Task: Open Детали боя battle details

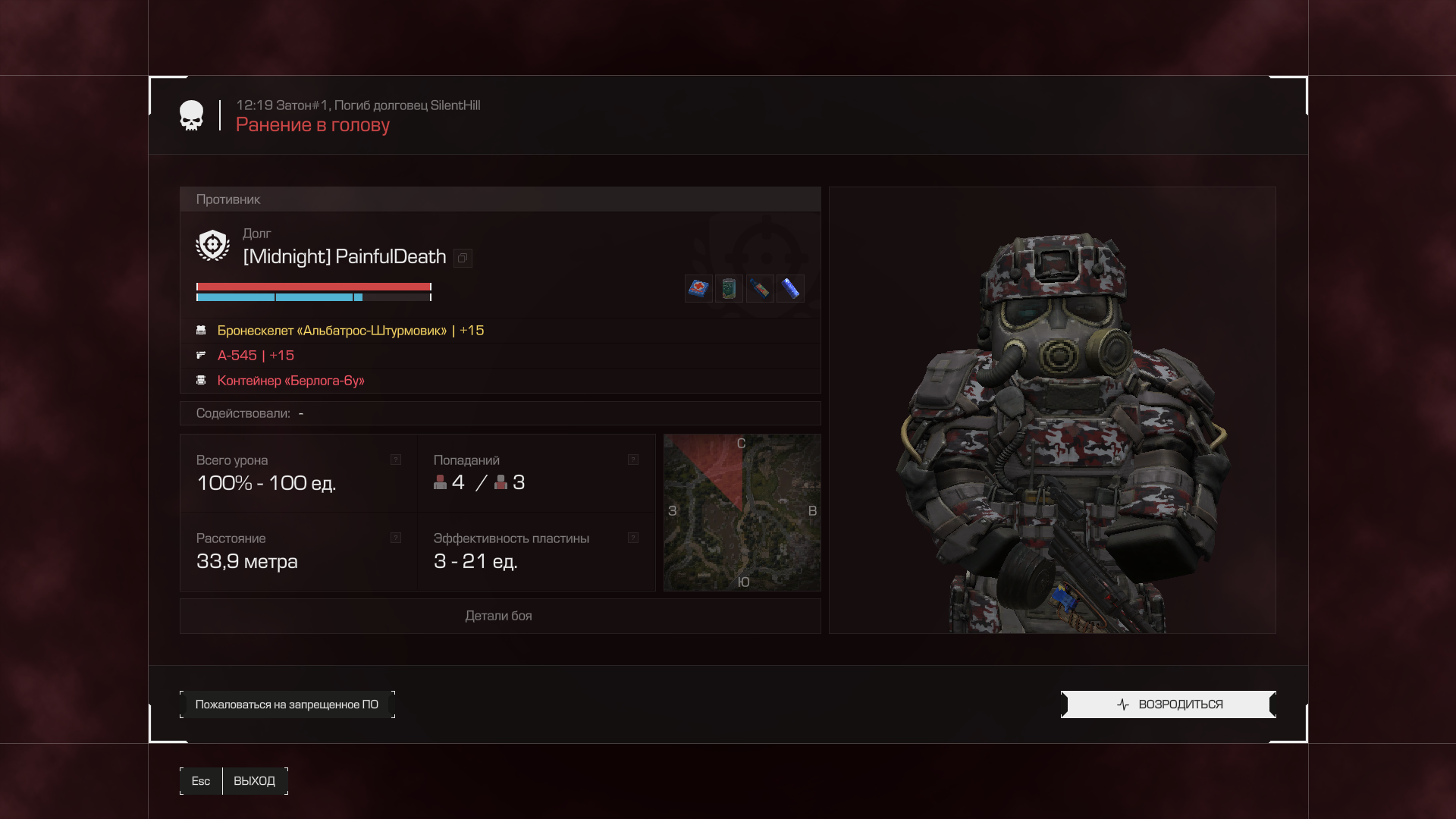Action: point(499,616)
